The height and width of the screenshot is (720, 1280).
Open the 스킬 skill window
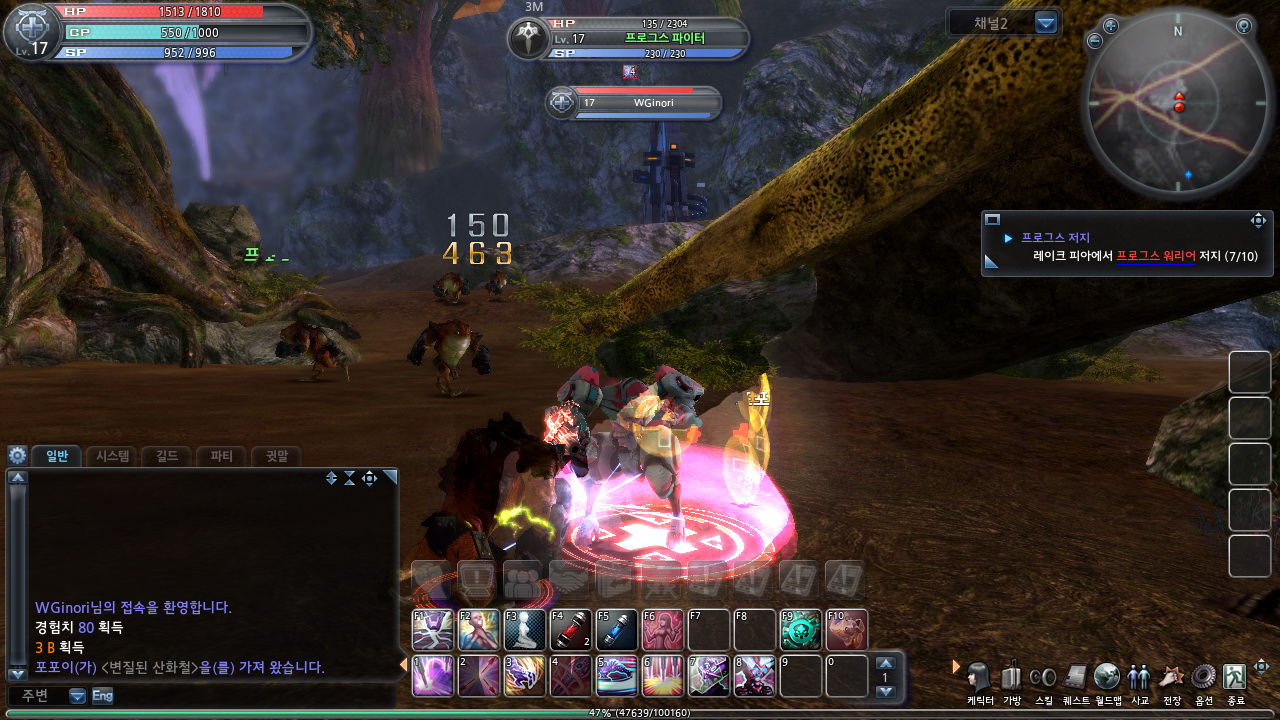click(x=1043, y=680)
